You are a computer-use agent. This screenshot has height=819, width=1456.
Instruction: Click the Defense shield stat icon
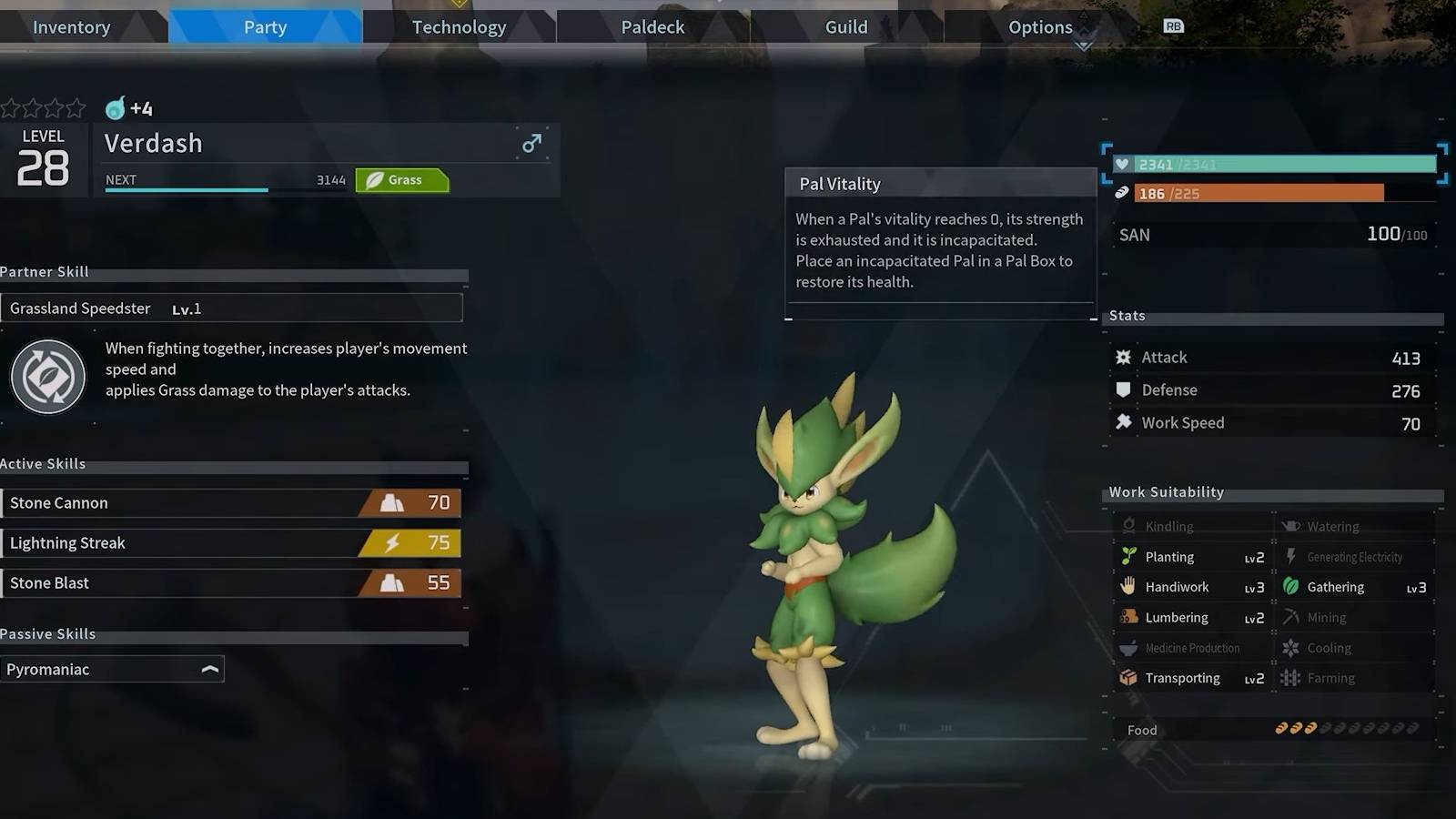(1124, 389)
